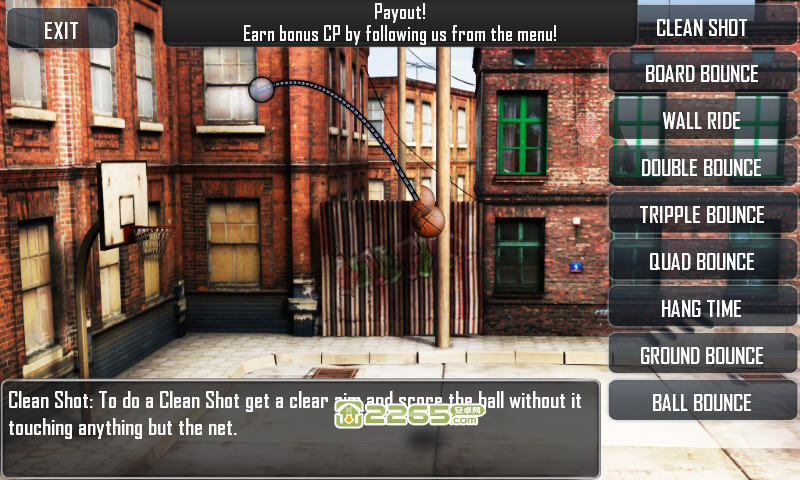The image size is (800, 480).
Task: Pick the Quad Bounce option
Action: pos(702,262)
